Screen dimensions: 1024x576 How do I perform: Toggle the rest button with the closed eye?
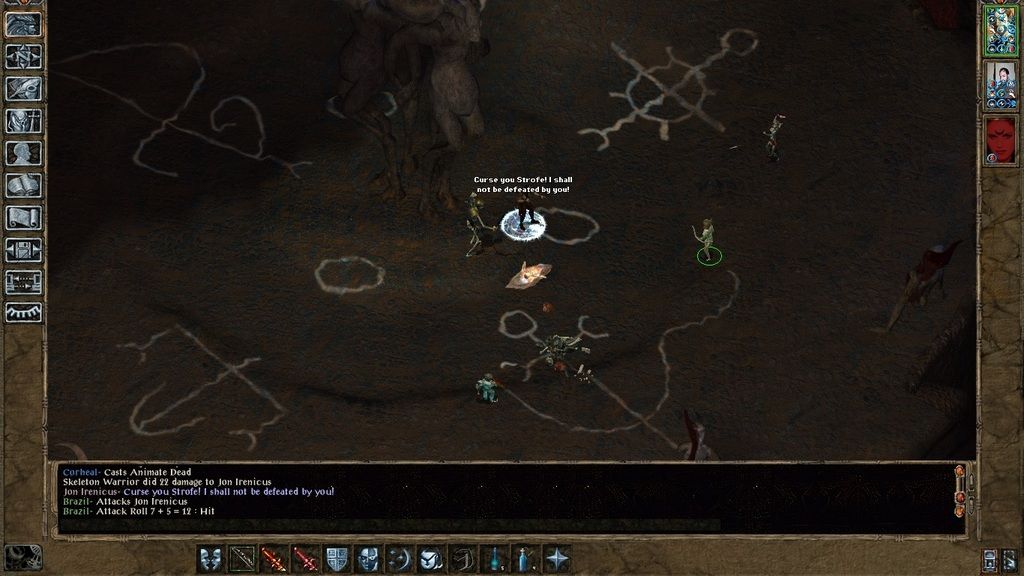click(x=23, y=313)
